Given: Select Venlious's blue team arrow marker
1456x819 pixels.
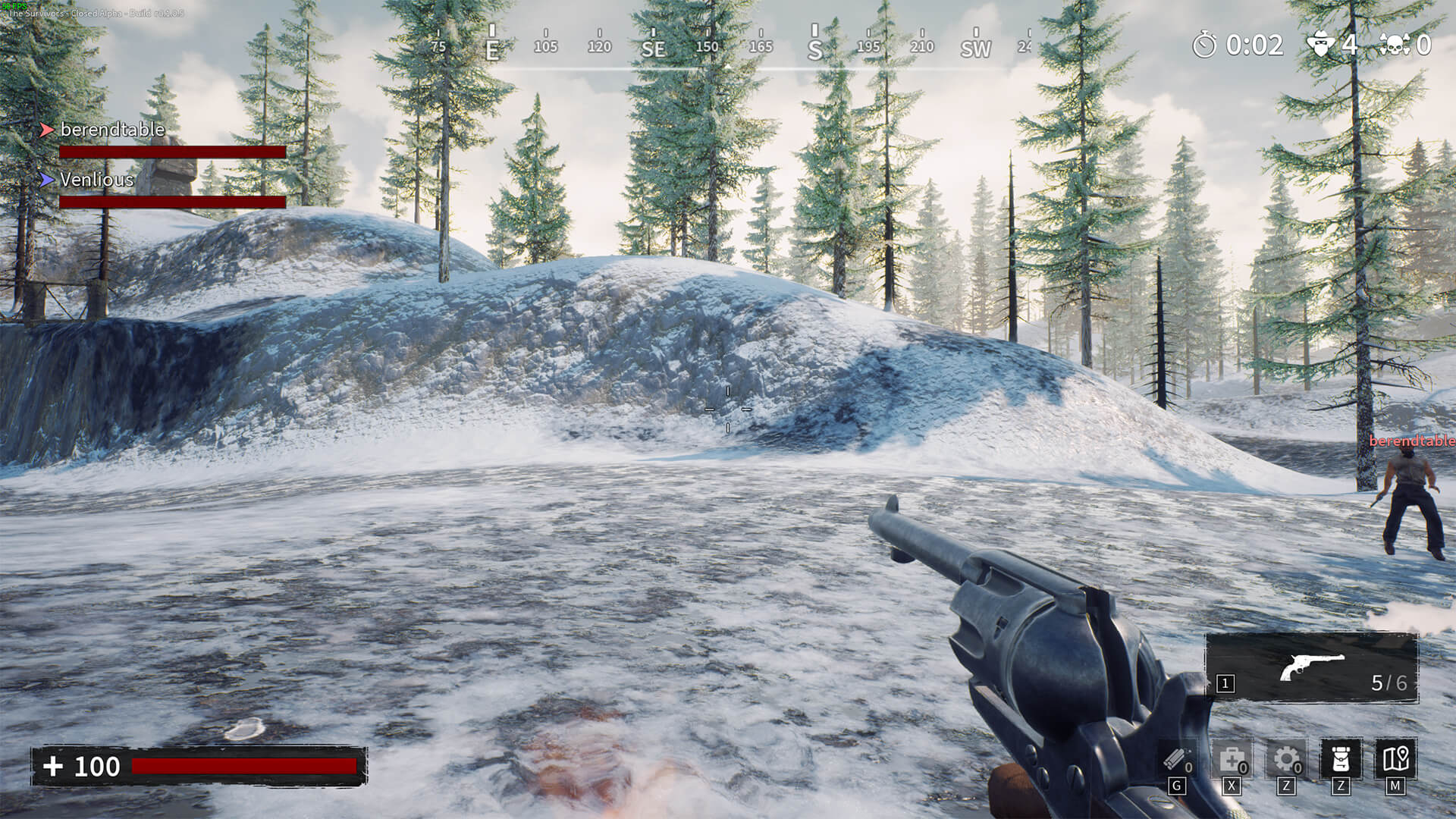Looking at the screenshot, I should [47, 180].
